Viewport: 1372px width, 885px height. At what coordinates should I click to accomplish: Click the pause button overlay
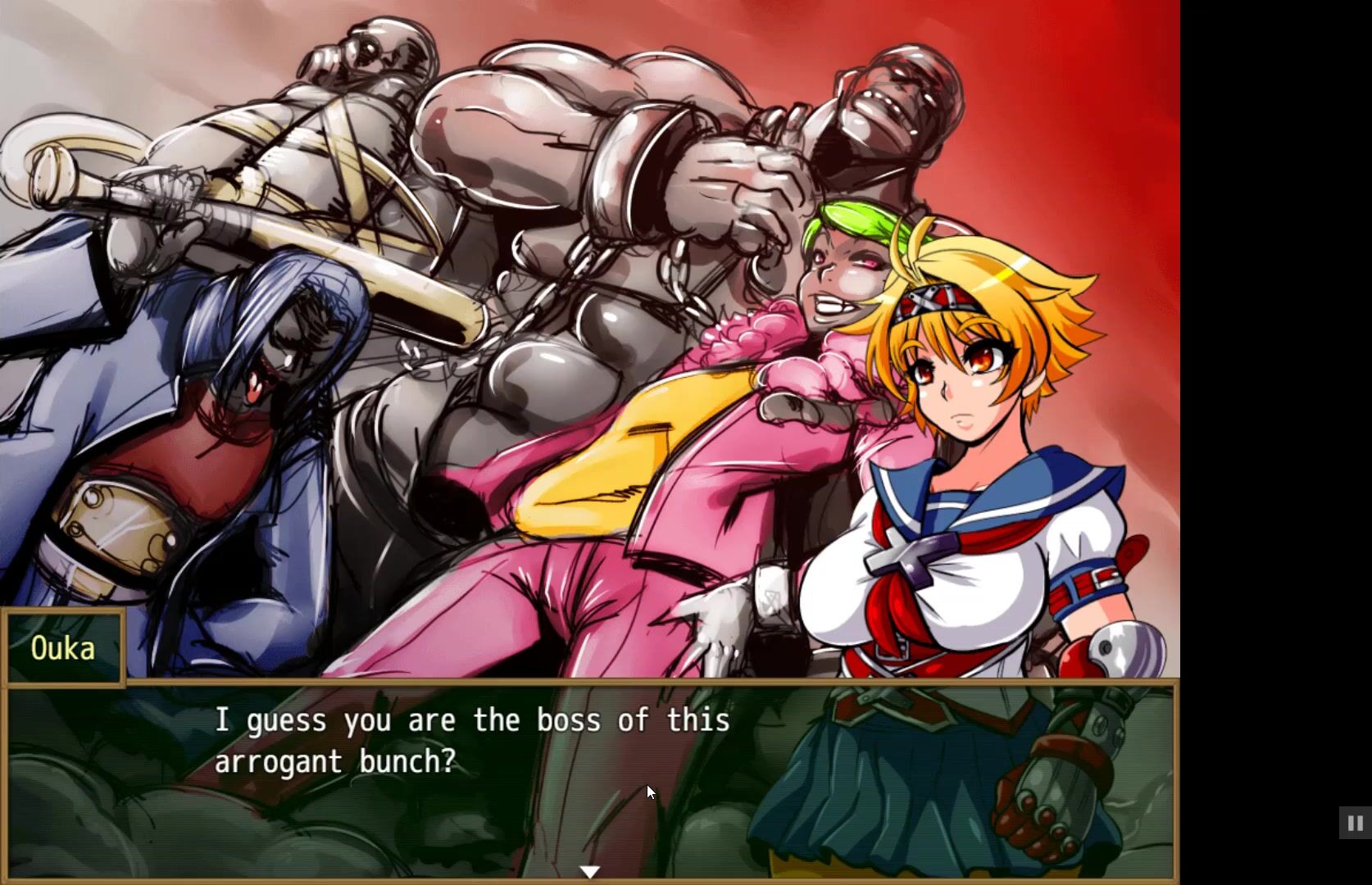click(1355, 823)
